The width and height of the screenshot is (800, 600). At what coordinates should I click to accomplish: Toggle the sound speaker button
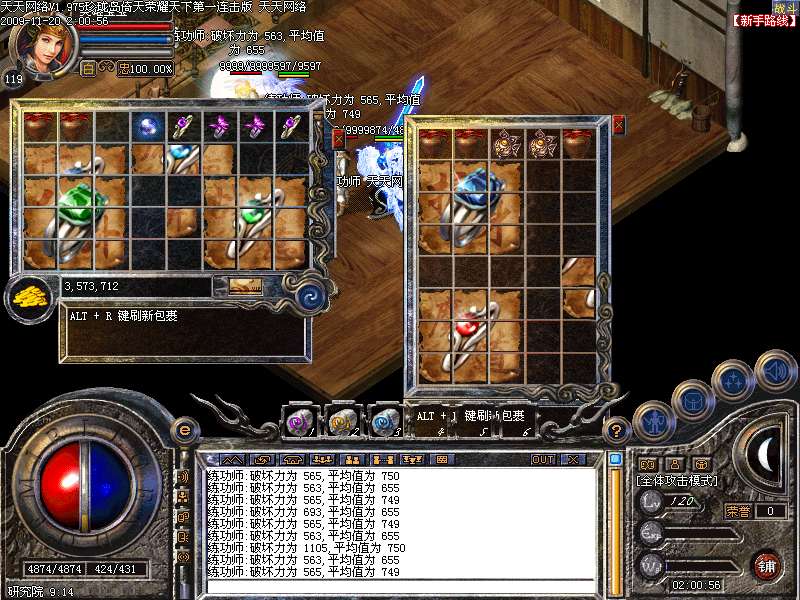(x=775, y=370)
